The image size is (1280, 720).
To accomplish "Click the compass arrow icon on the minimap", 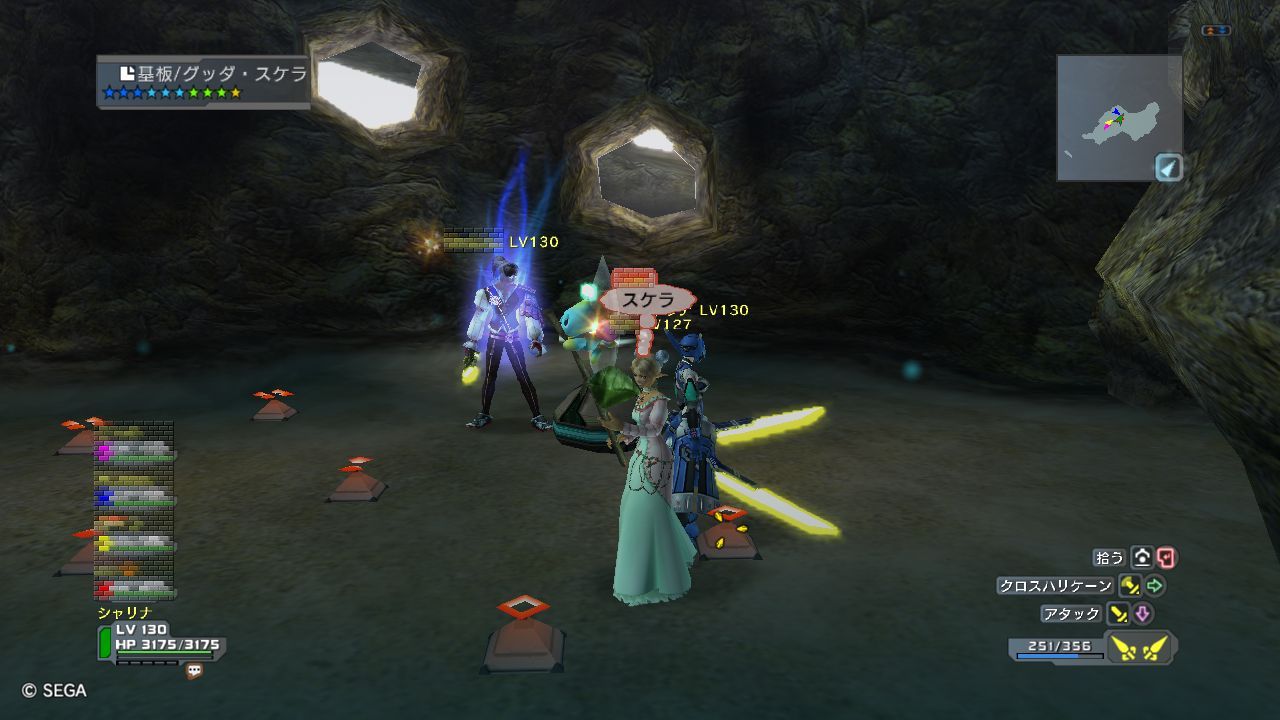I will pyautogui.click(x=1169, y=167).
